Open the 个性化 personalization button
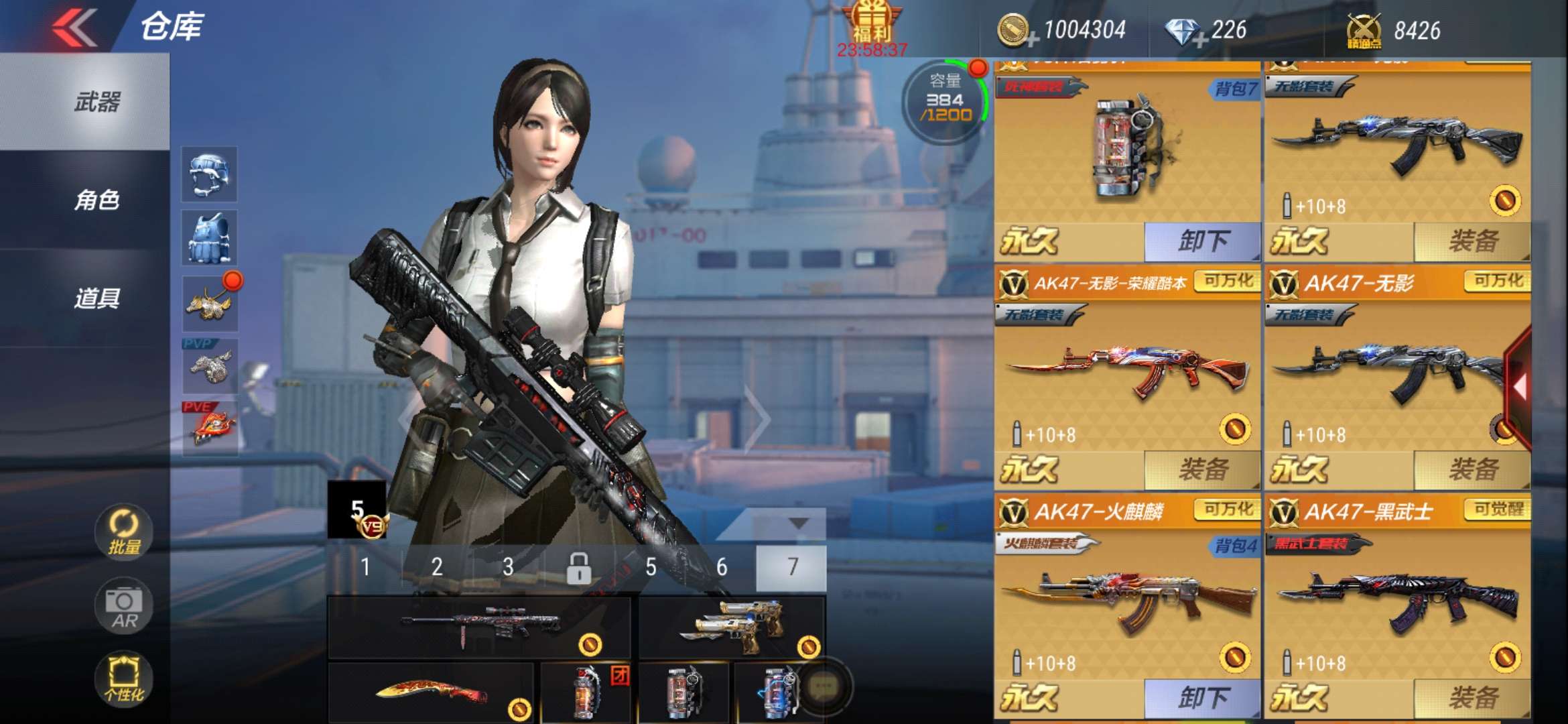This screenshot has height=724, width=1568. click(124, 678)
